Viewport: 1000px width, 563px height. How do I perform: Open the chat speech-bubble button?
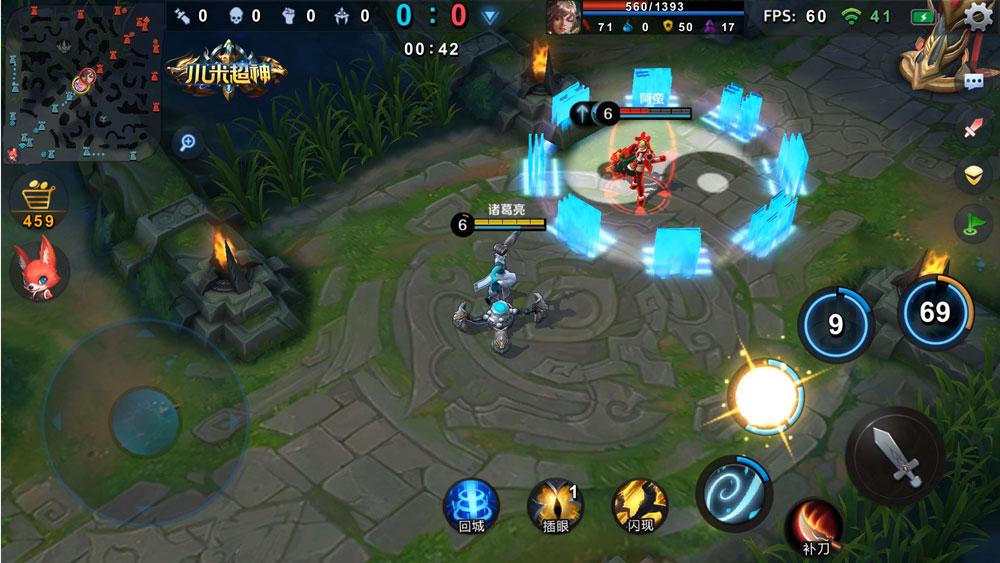972,82
